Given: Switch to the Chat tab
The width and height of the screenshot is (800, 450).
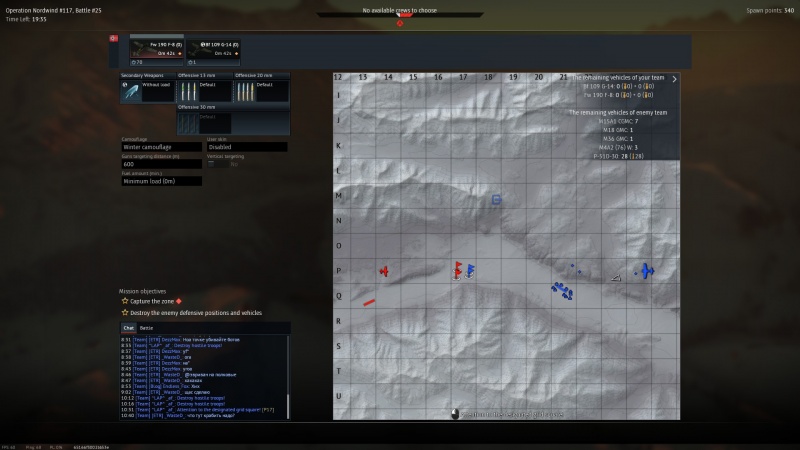Looking at the screenshot, I should (128, 327).
